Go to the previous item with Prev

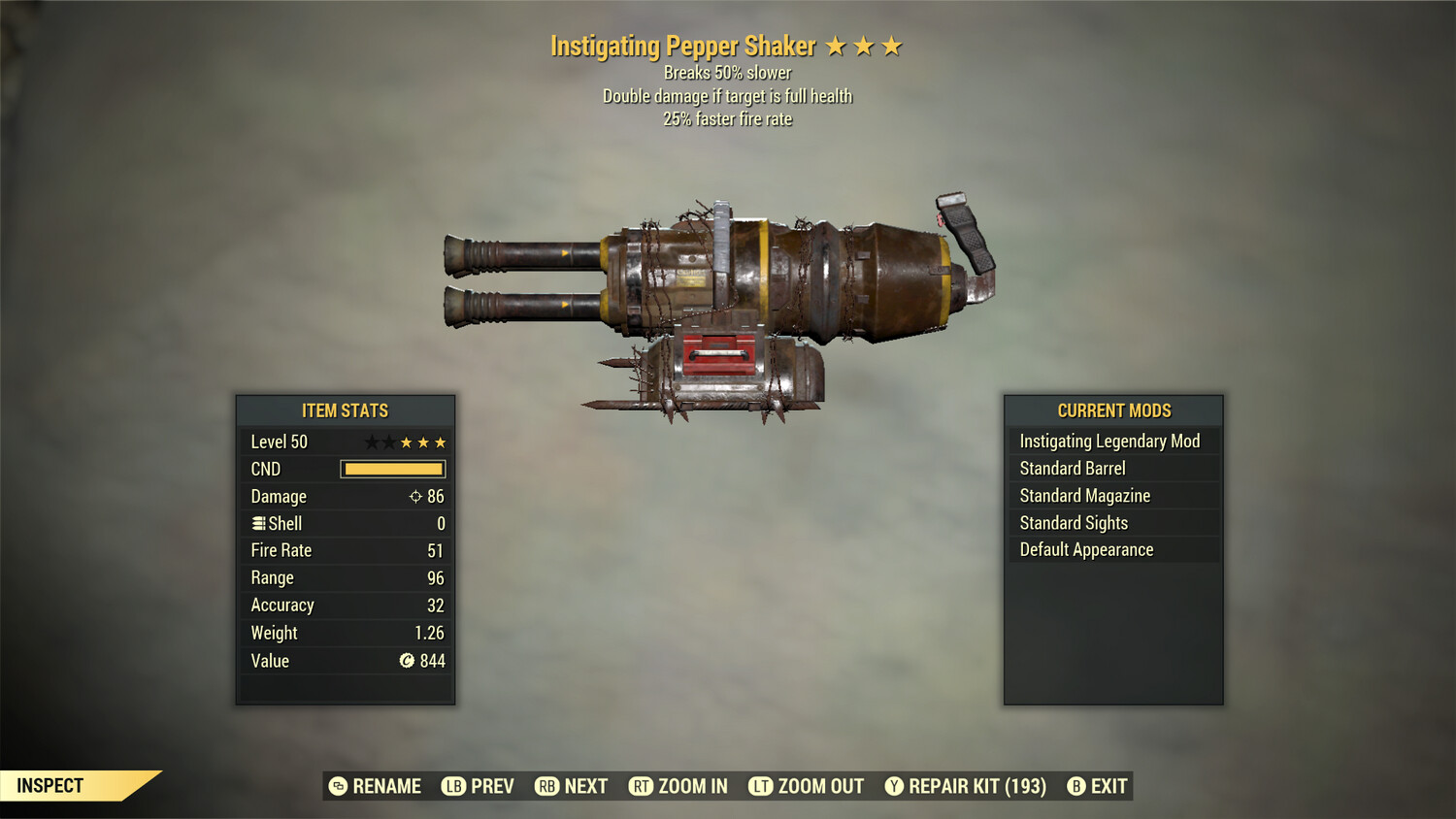(479, 786)
